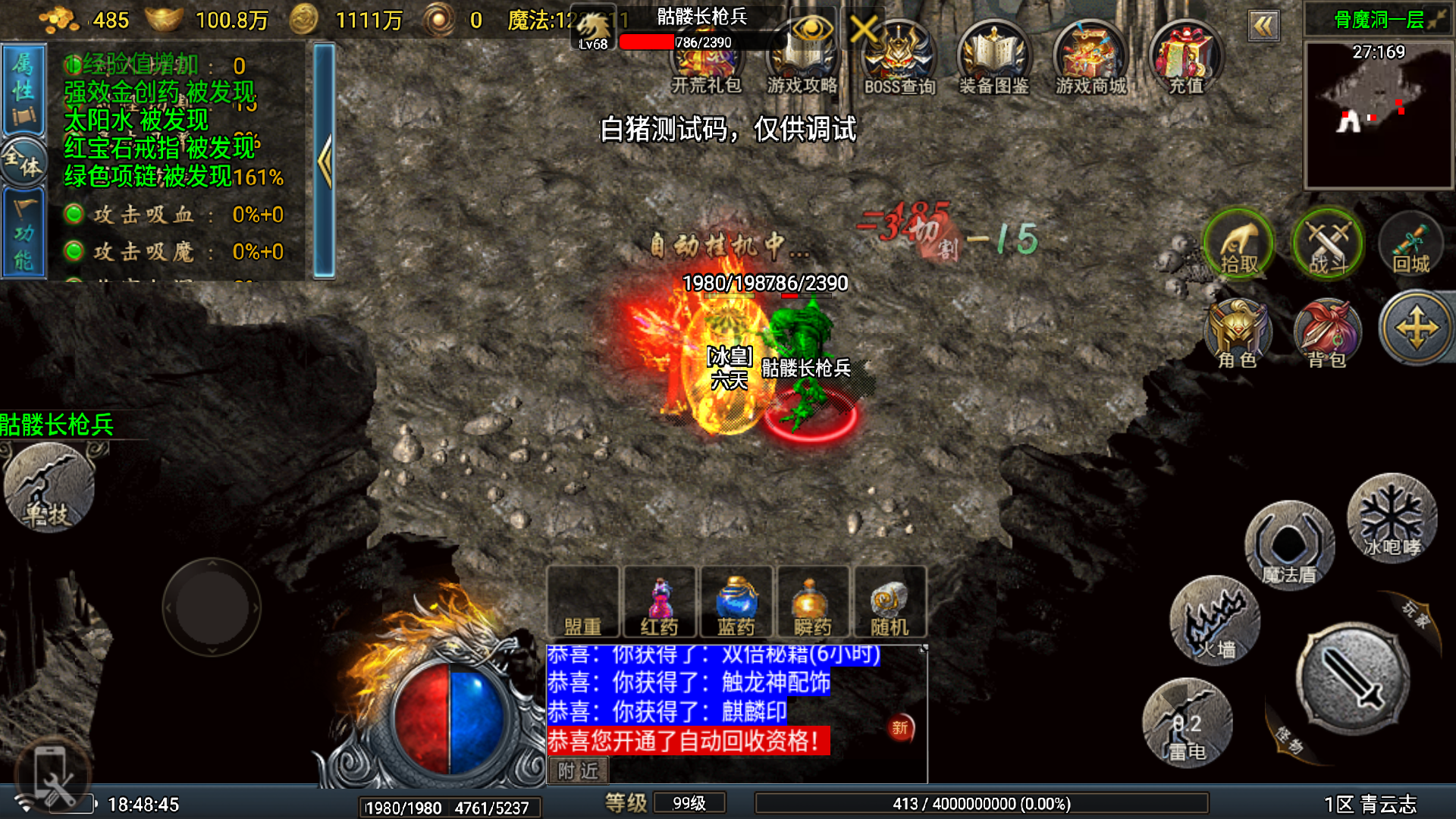Viewport: 1456px width, 819px height.
Task: Switch chat to the 附近 nearby tab
Action: pos(578,770)
